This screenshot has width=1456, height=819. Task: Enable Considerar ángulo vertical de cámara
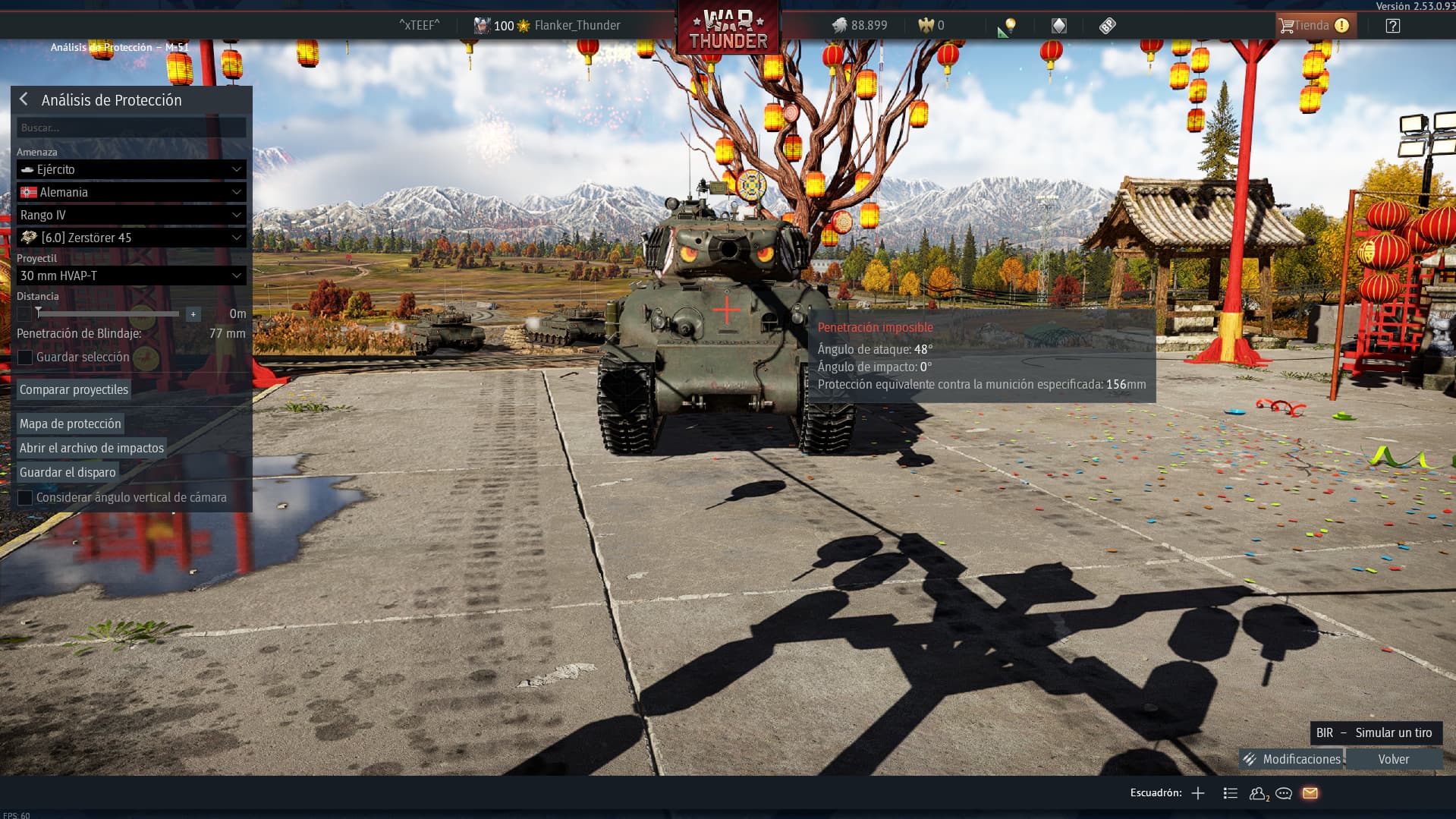[25, 497]
